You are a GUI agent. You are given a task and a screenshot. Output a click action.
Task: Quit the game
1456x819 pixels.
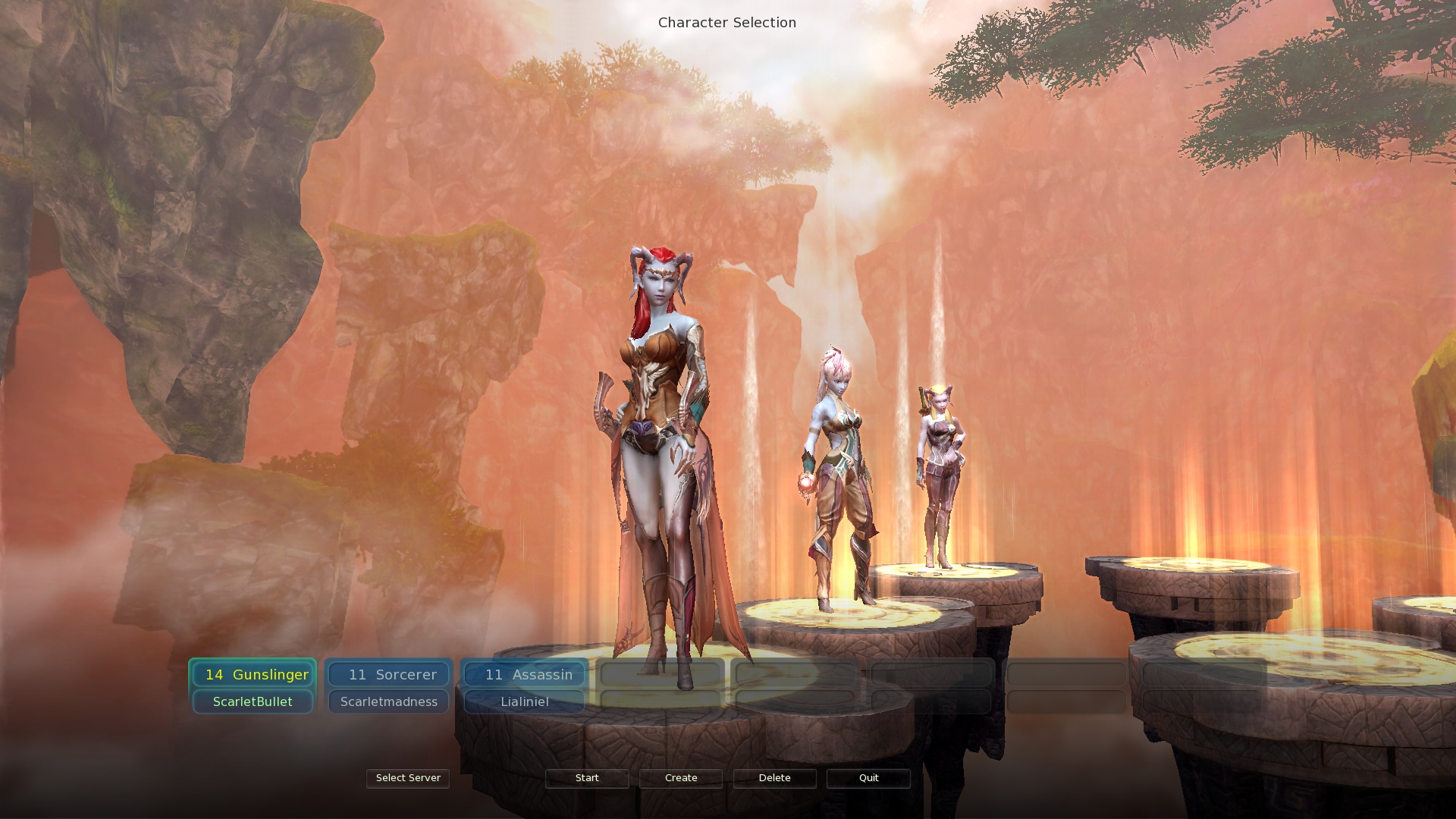pyautogui.click(x=868, y=778)
